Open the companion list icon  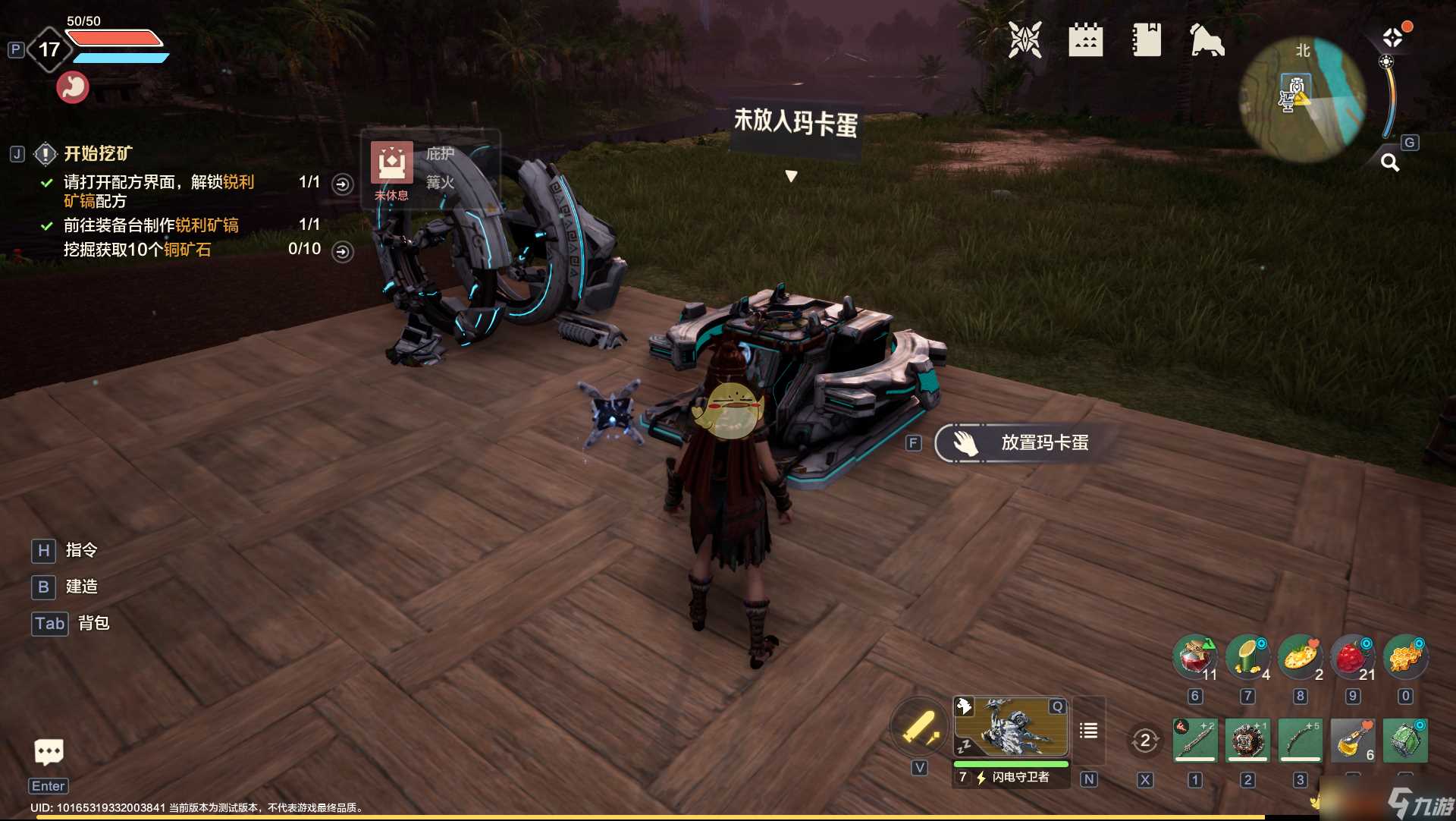pyautogui.click(x=1089, y=731)
